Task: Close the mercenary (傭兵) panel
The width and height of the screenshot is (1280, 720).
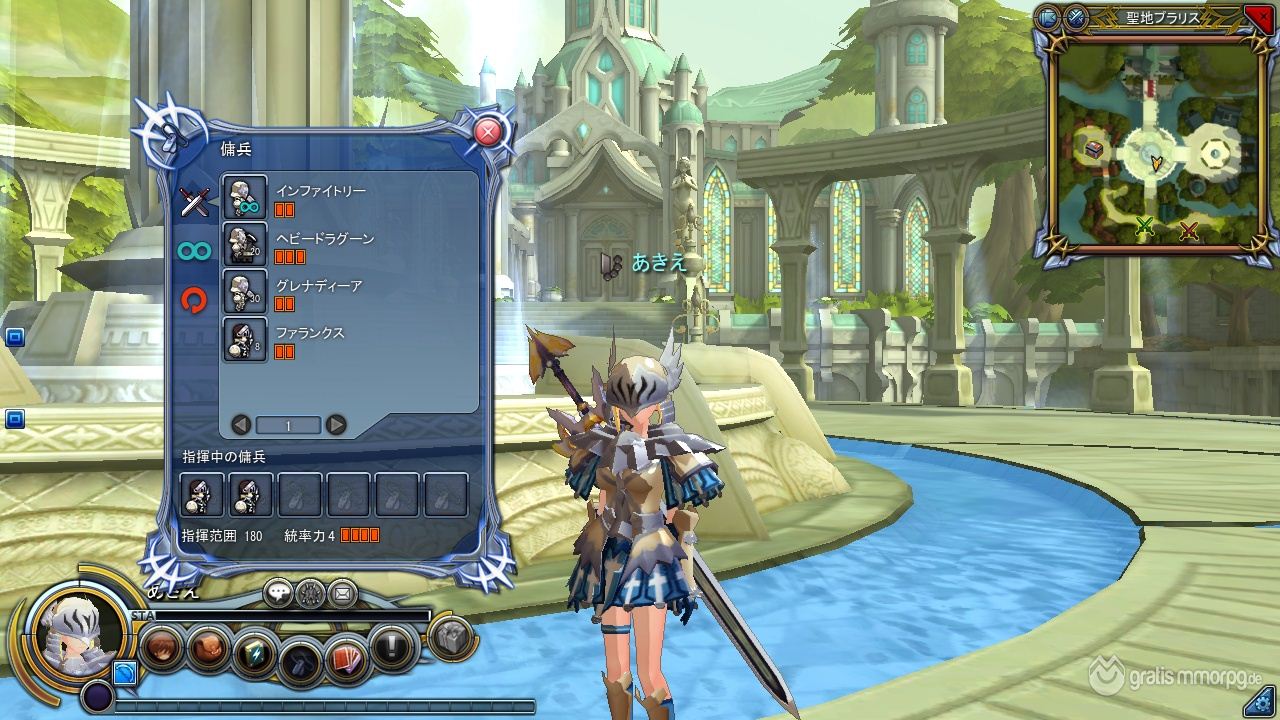Action: tap(487, 132)
